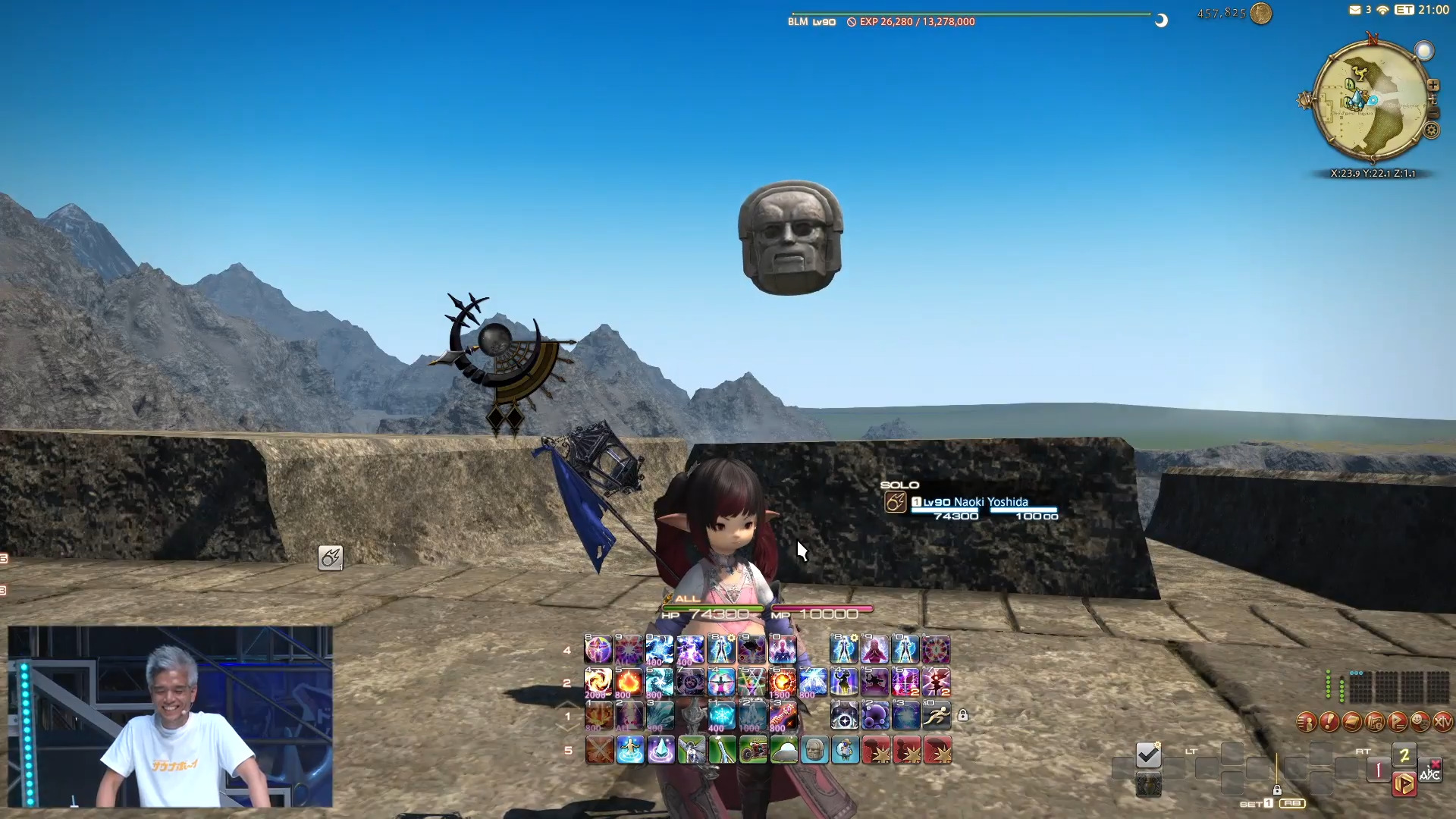Image resolution: width=1456 pixels, height=819 pixels.
Task: Cast the blue snowflake orb spell
Action: click(x=721, y=715)
